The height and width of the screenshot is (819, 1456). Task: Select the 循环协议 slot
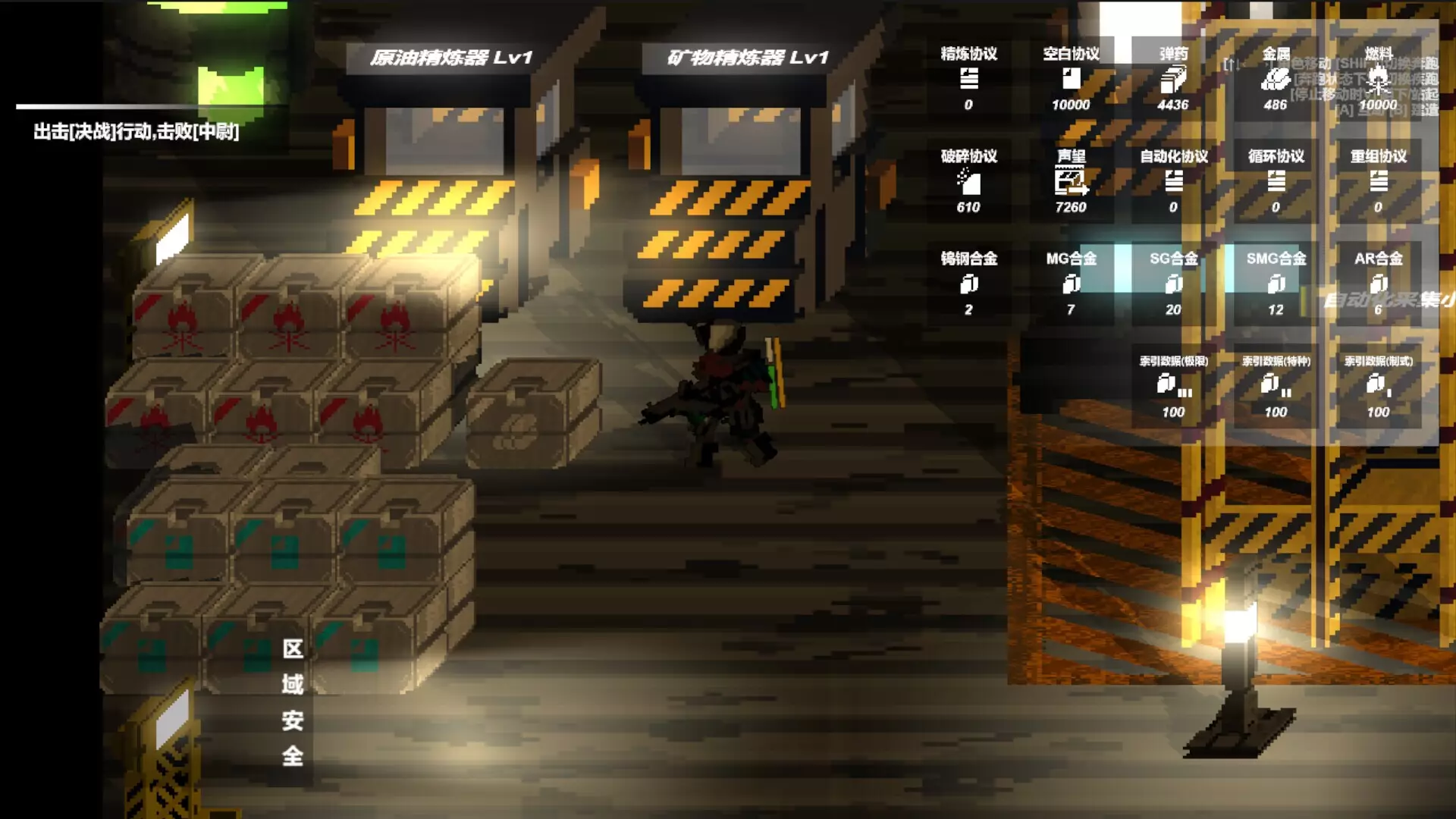(1276, 181)
